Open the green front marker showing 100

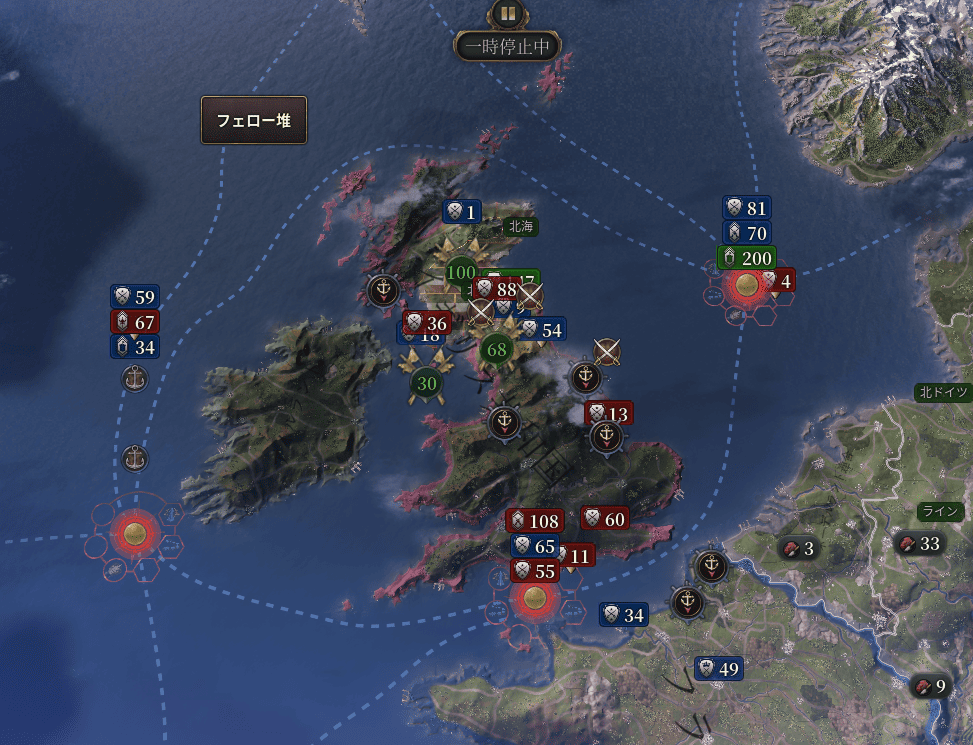click(x=461, y=272)
